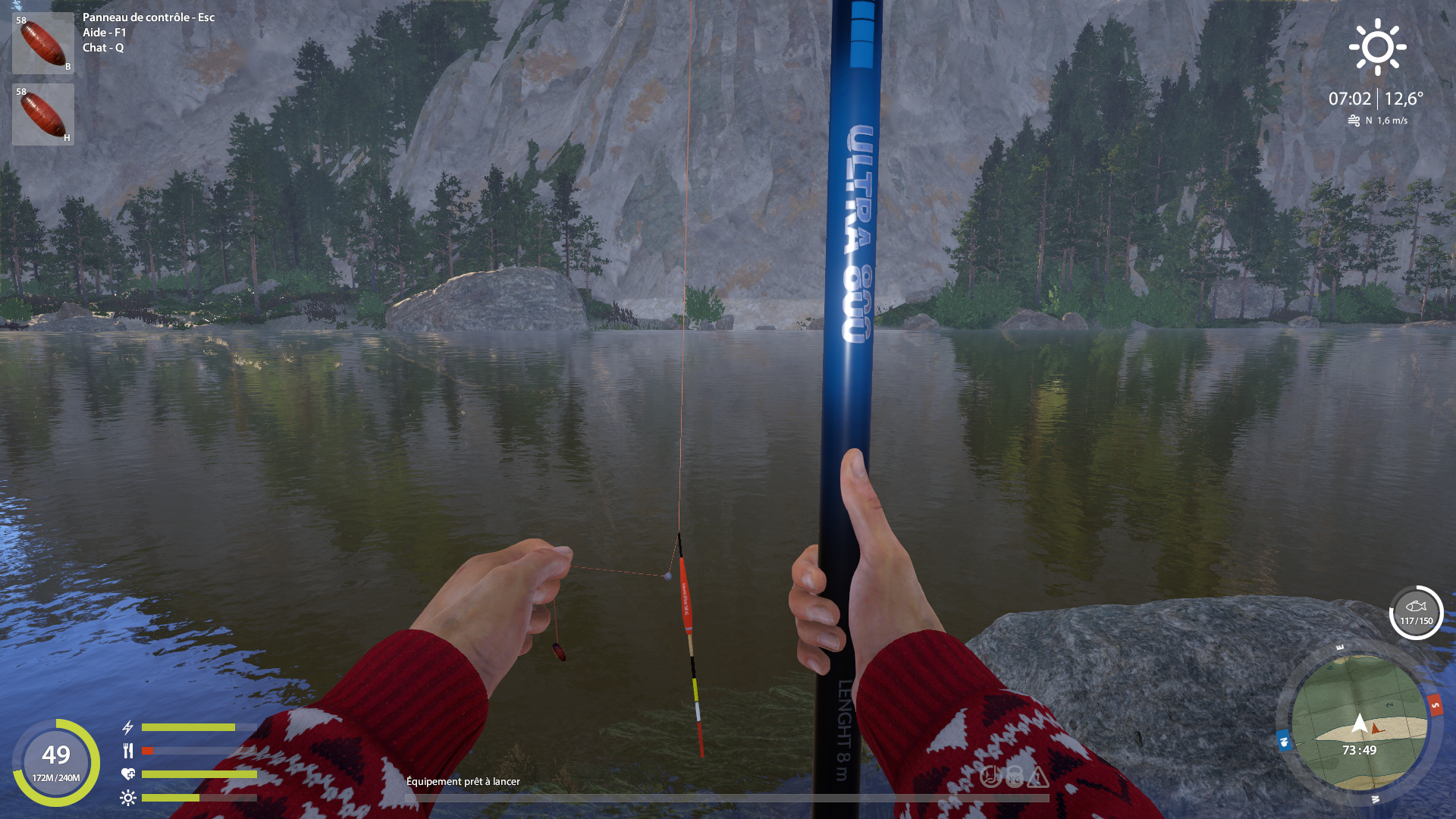Open the fish keepnet counter icon
This screenshot has height=819, width=1456.
tap(1416, 613)
